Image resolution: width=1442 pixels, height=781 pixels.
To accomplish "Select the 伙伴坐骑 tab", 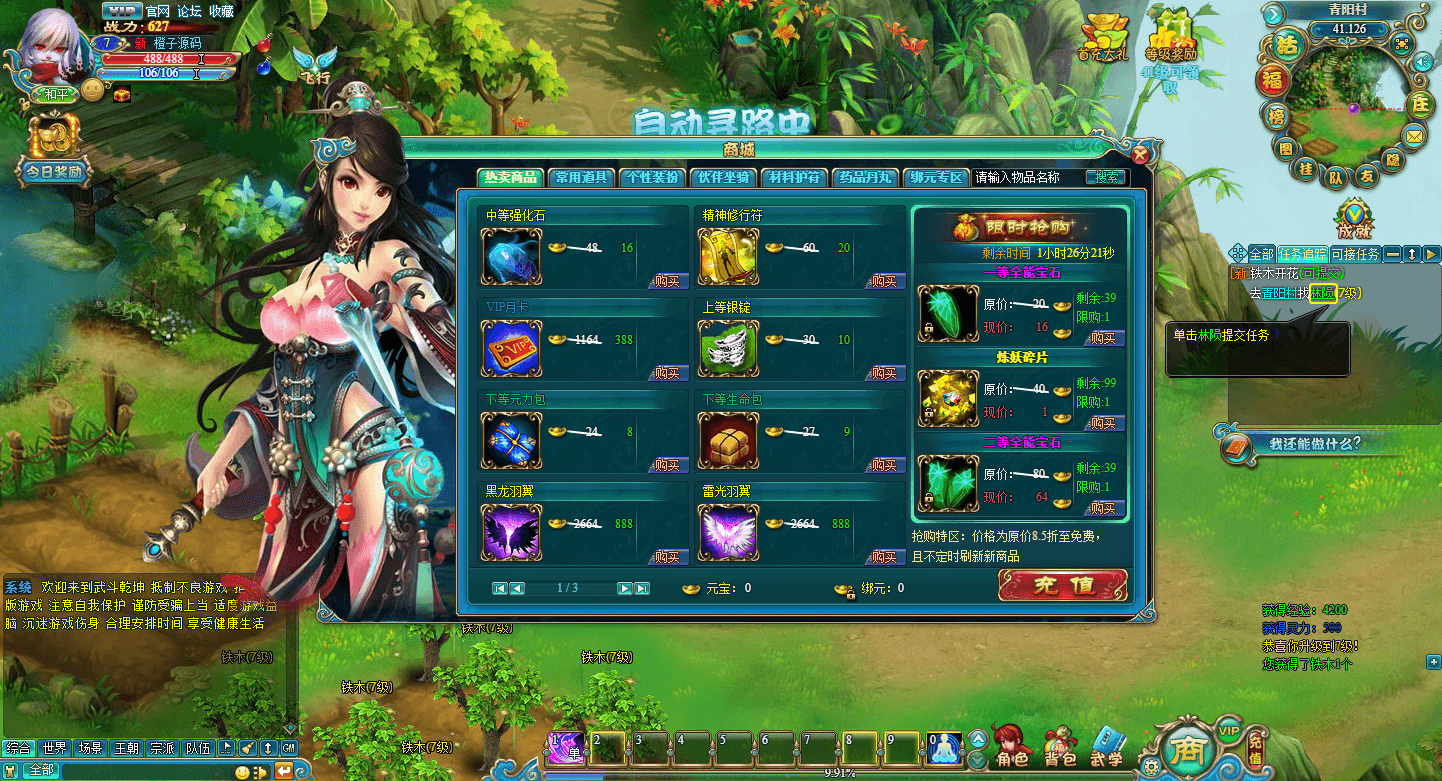I will pos(723,177).
